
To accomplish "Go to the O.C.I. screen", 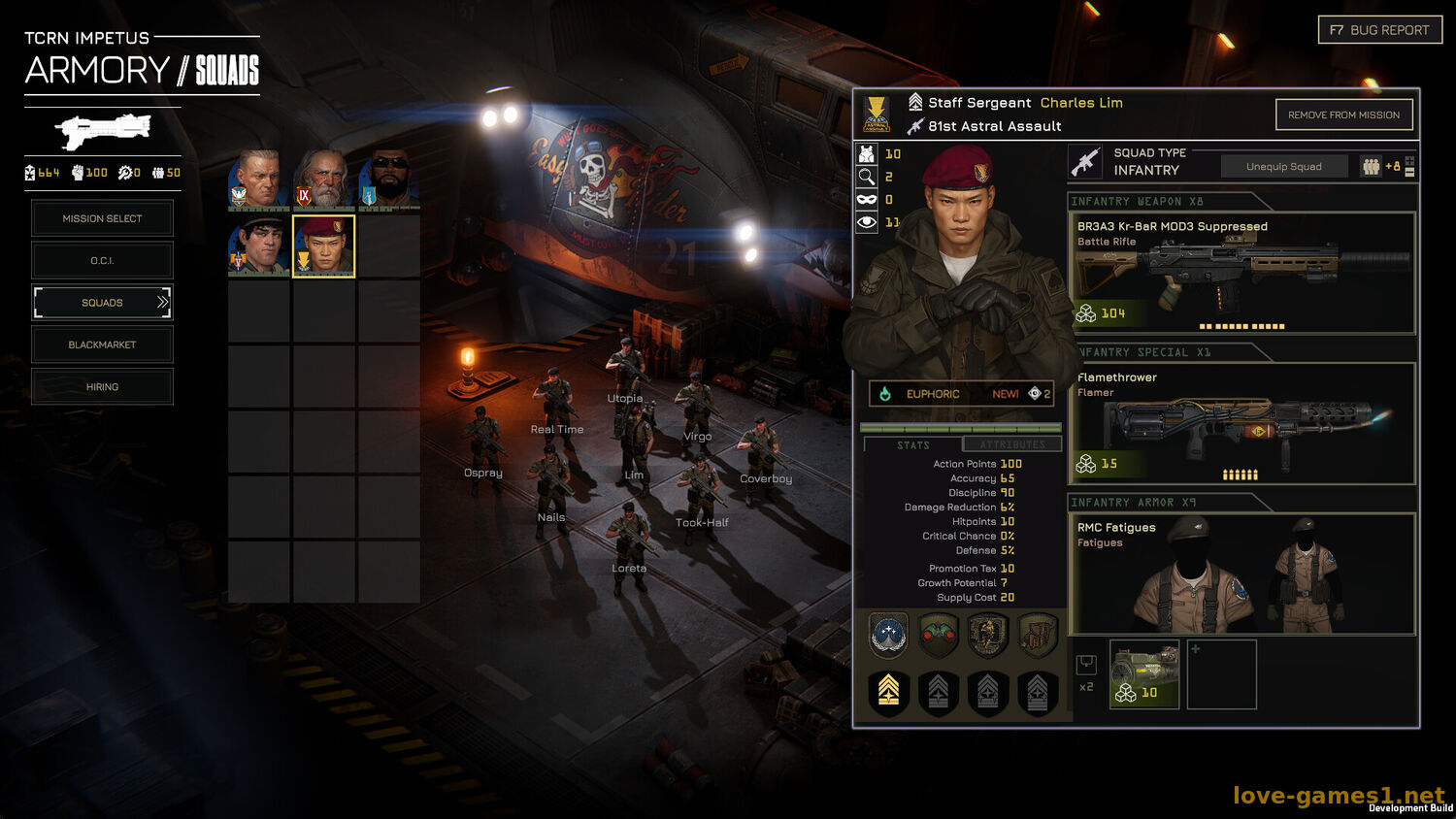I will pyautogui.click(x=102, y=260).
